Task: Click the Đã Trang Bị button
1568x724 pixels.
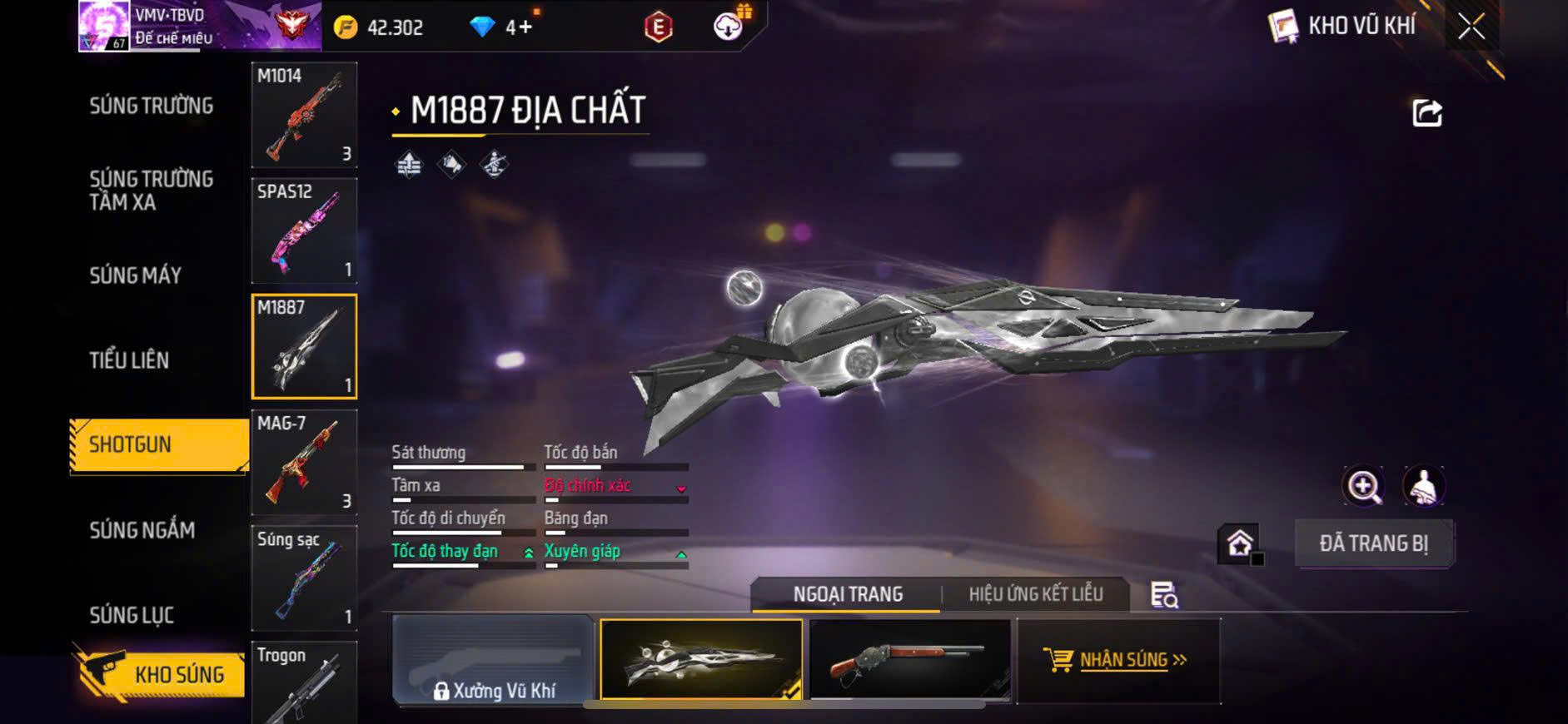Action: pos(1373,544)
